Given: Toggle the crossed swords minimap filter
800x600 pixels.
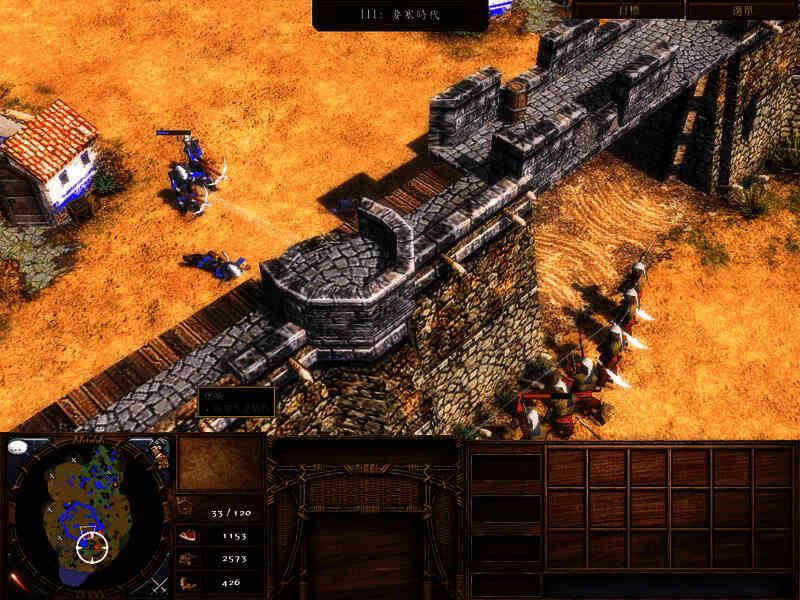Looking at the screenshot, I should coord(159,583).
